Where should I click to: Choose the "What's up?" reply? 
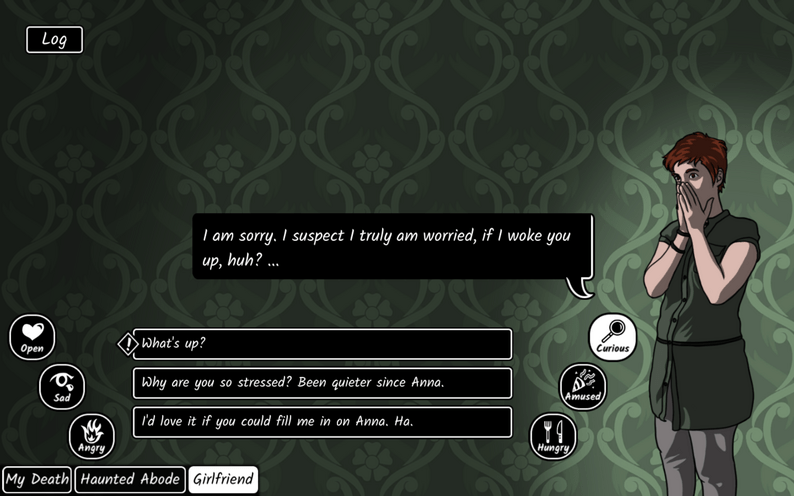tap(322, 344)
